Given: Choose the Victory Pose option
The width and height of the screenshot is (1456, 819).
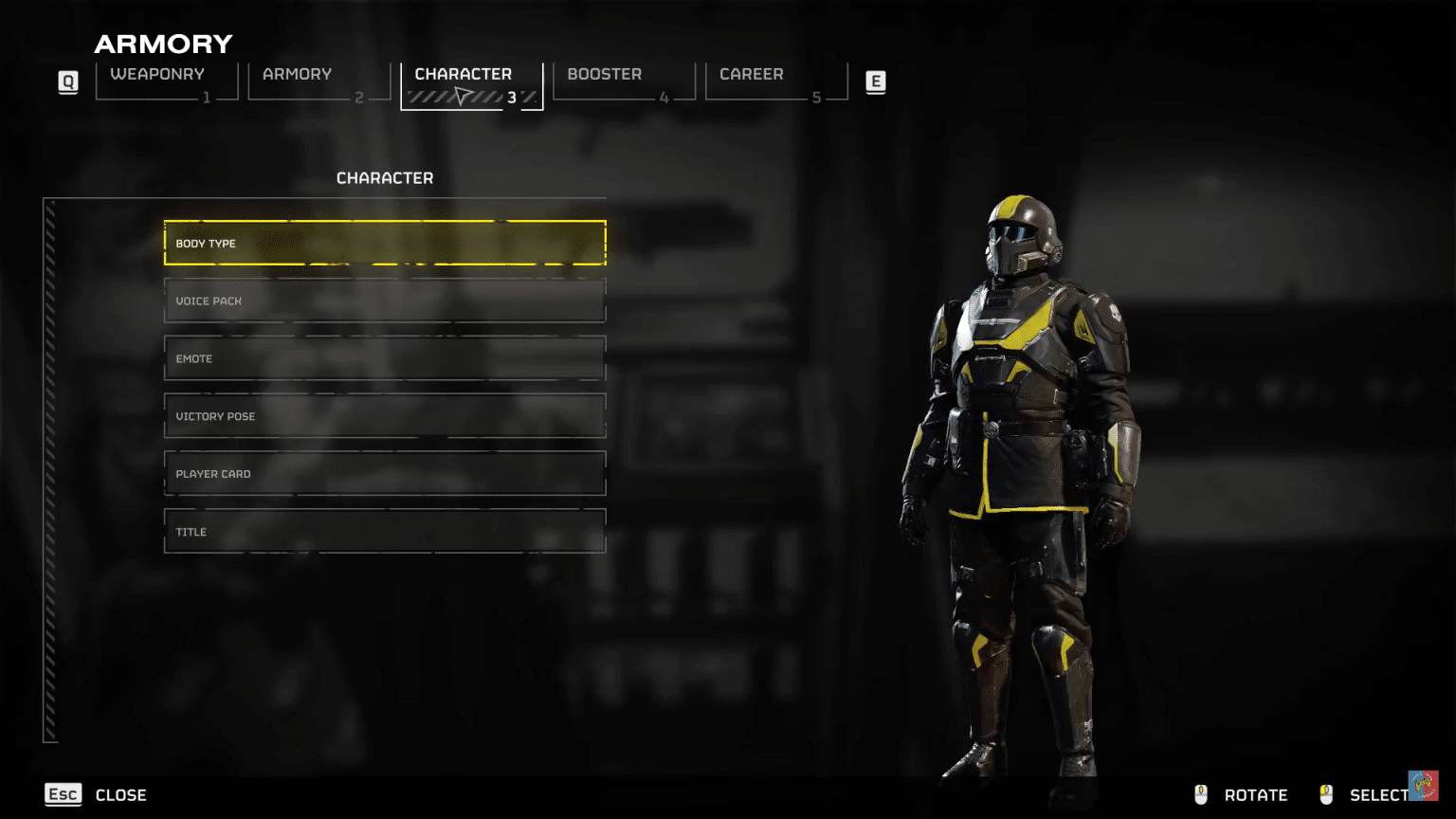Looking at the screenshot, I should click(x=385, y=416).
